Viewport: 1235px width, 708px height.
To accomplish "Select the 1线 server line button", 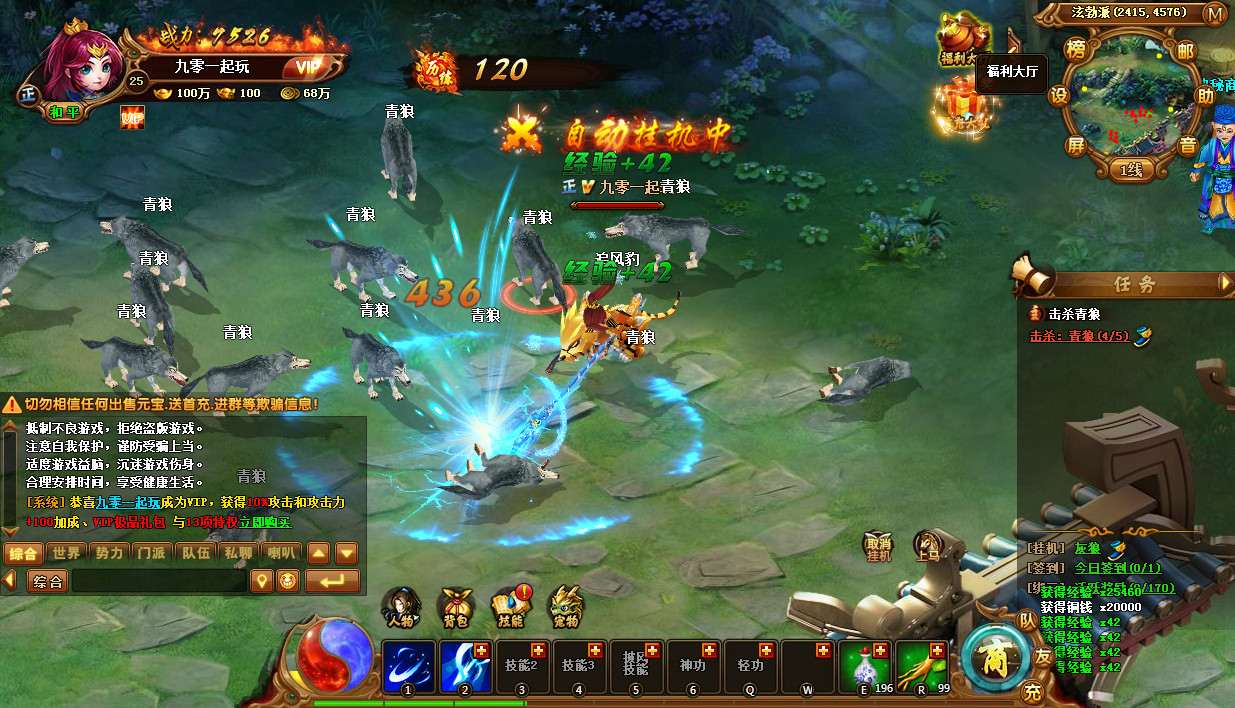I will click(x=1130, y=170).
